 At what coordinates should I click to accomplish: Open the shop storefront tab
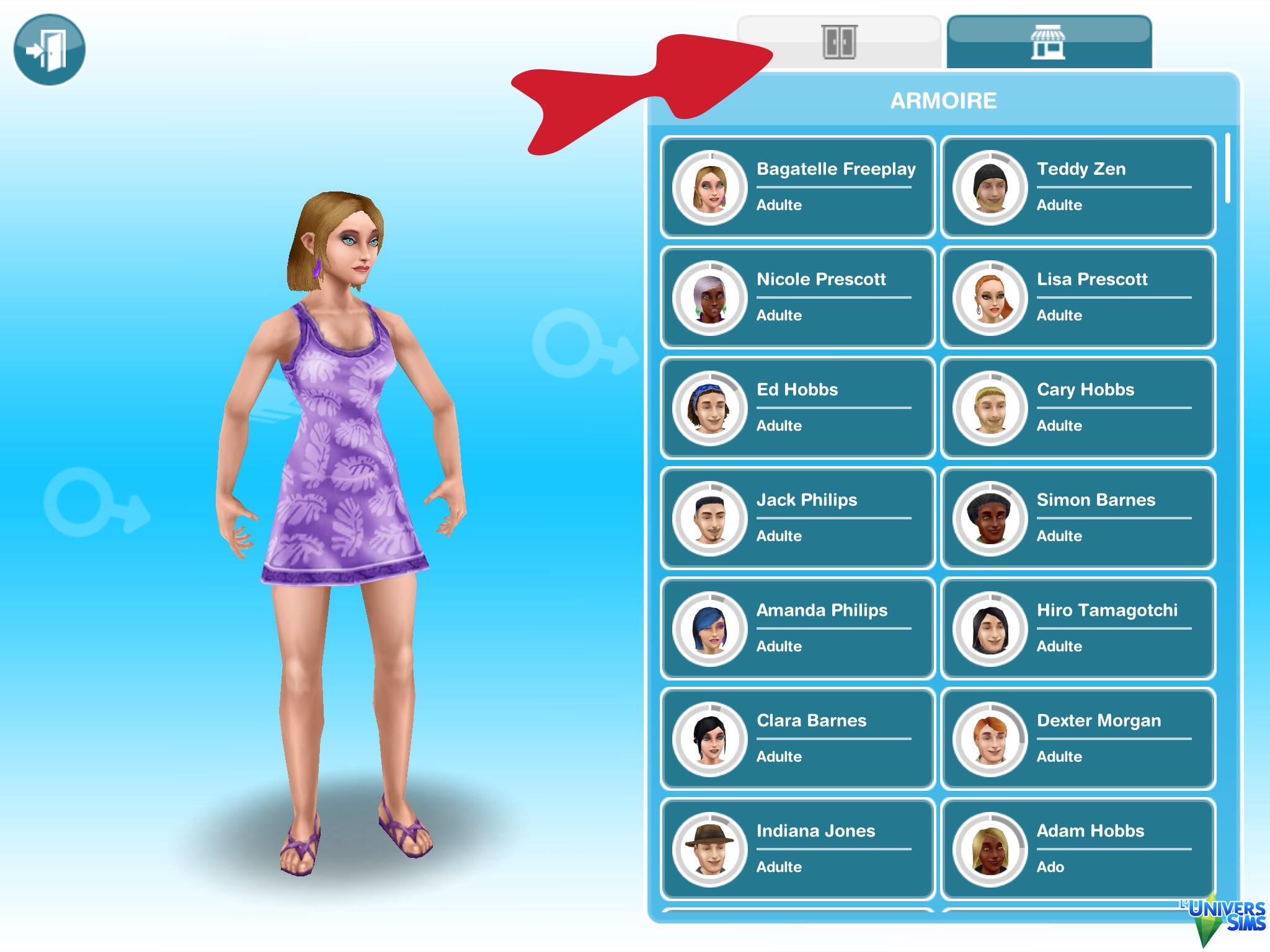tap(1048, 42)
